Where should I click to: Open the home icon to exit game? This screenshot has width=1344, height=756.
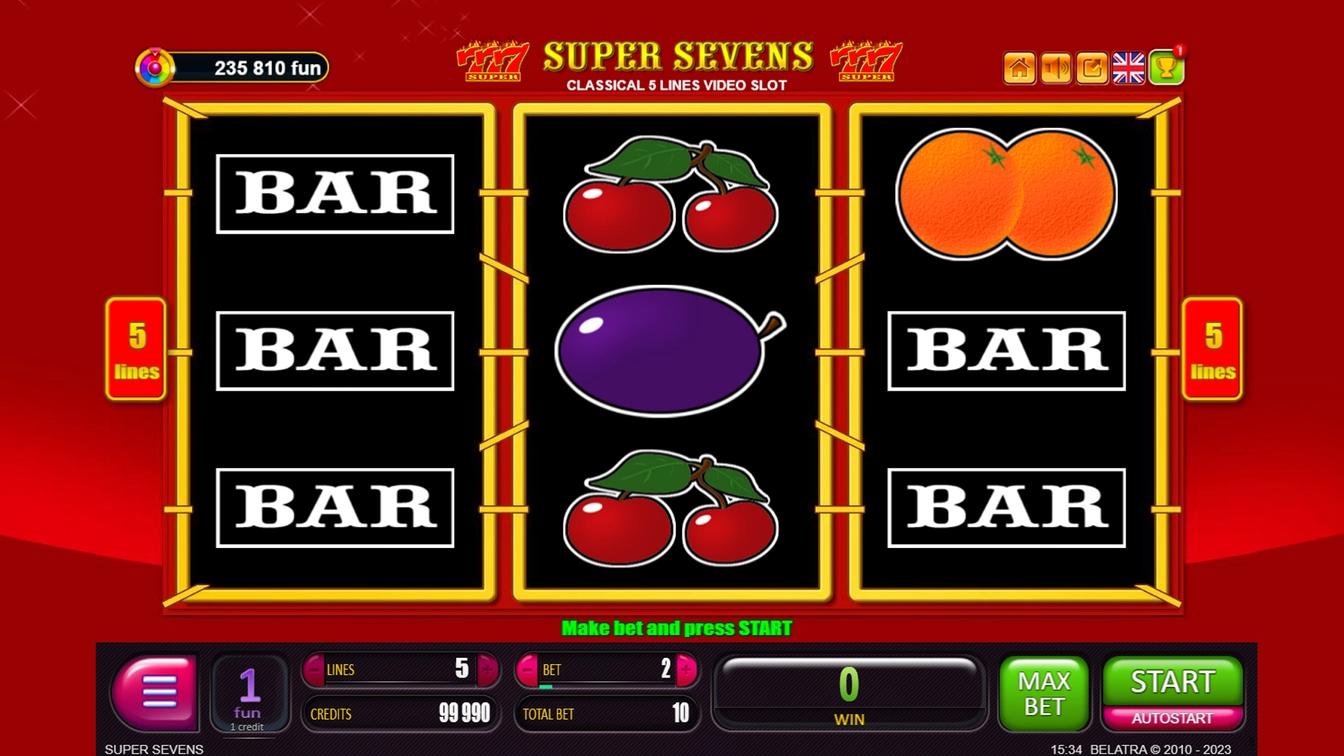[1019, 68]
